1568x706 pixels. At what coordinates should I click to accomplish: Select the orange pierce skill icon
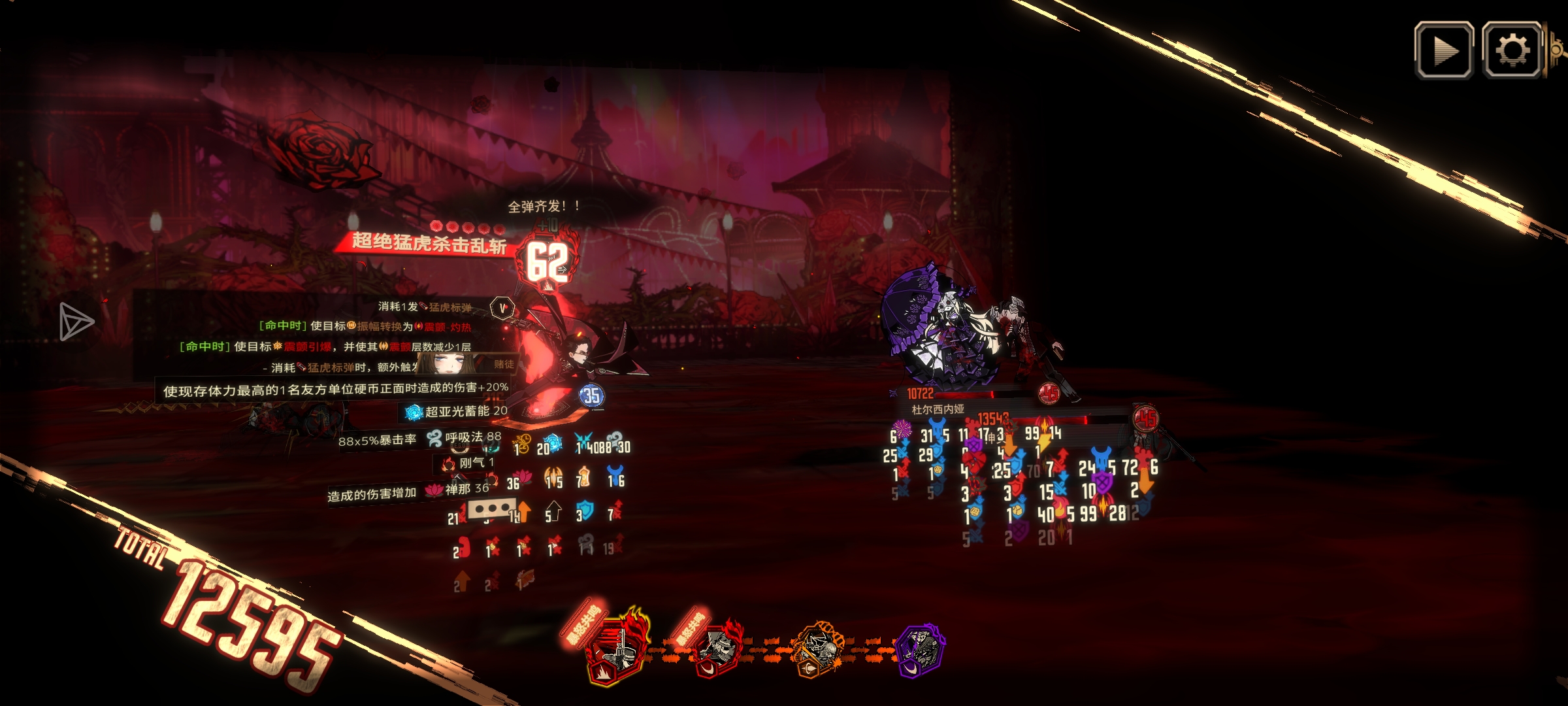click(817, 650)
